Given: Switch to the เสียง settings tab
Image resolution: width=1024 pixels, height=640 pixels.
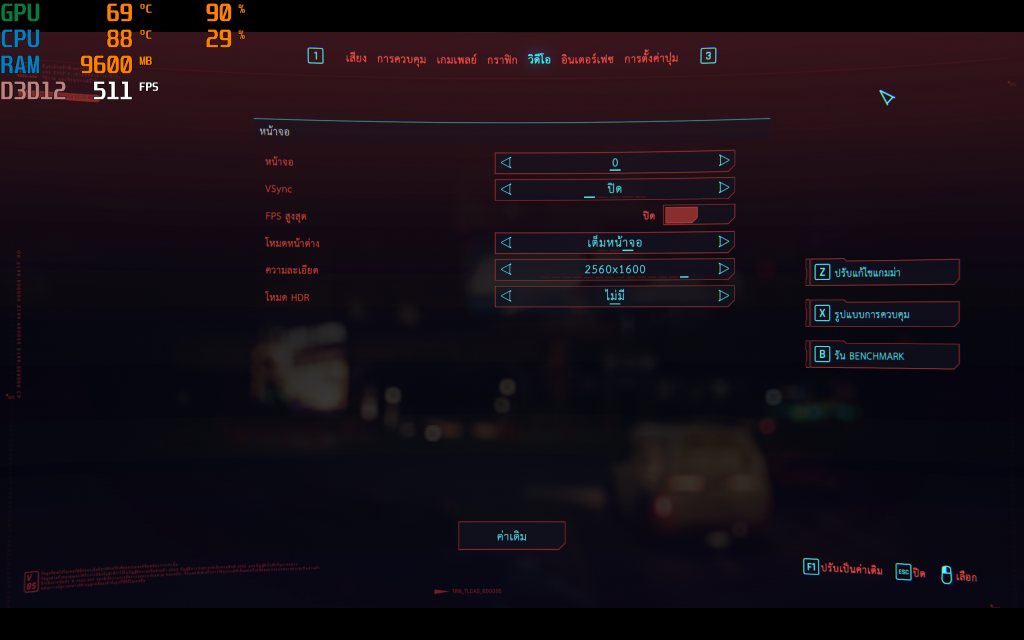Looking at the screenshot, I should click(x=356, y=59).
